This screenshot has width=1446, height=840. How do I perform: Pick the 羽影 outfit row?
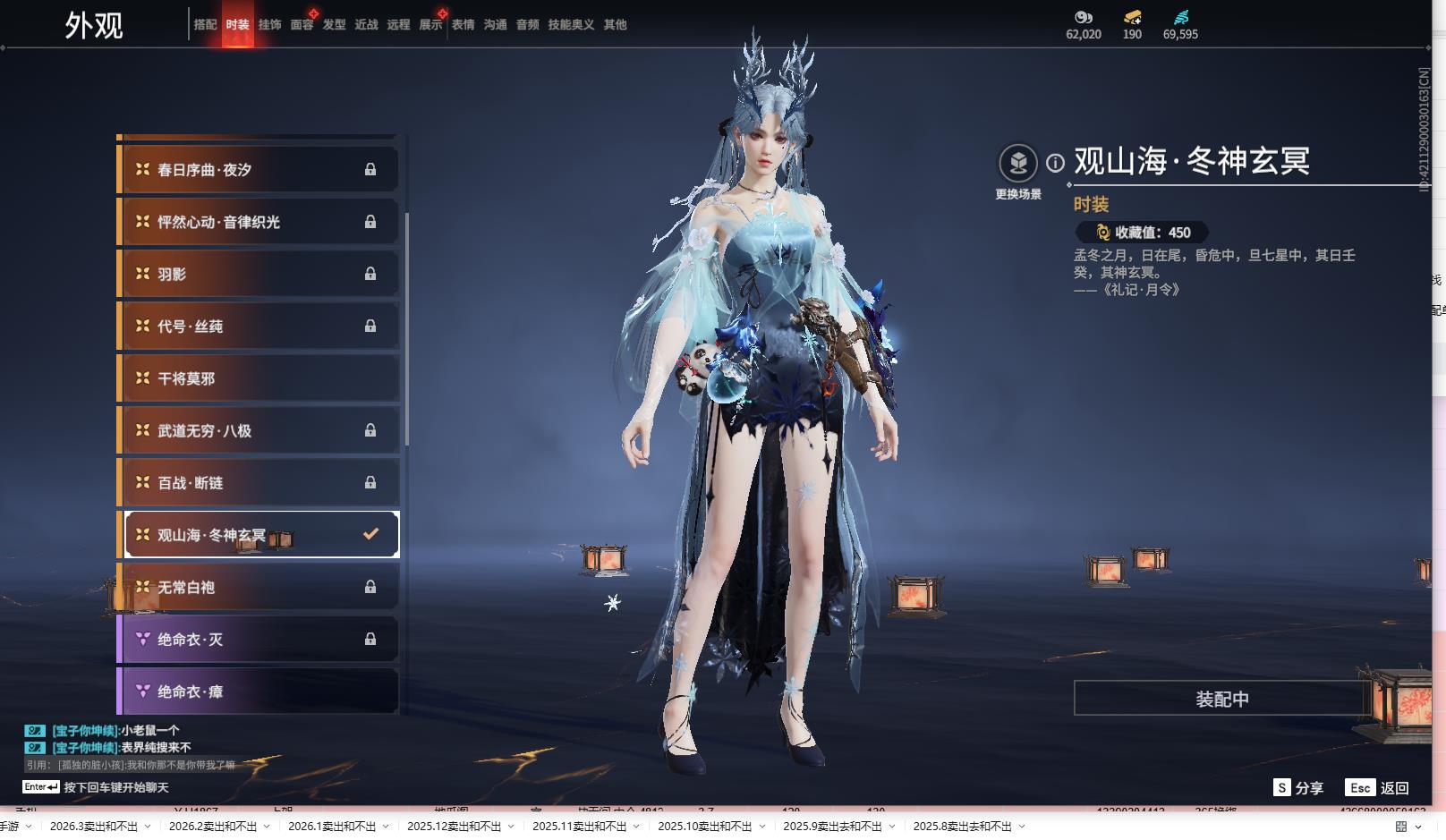(x=259, y=275)
